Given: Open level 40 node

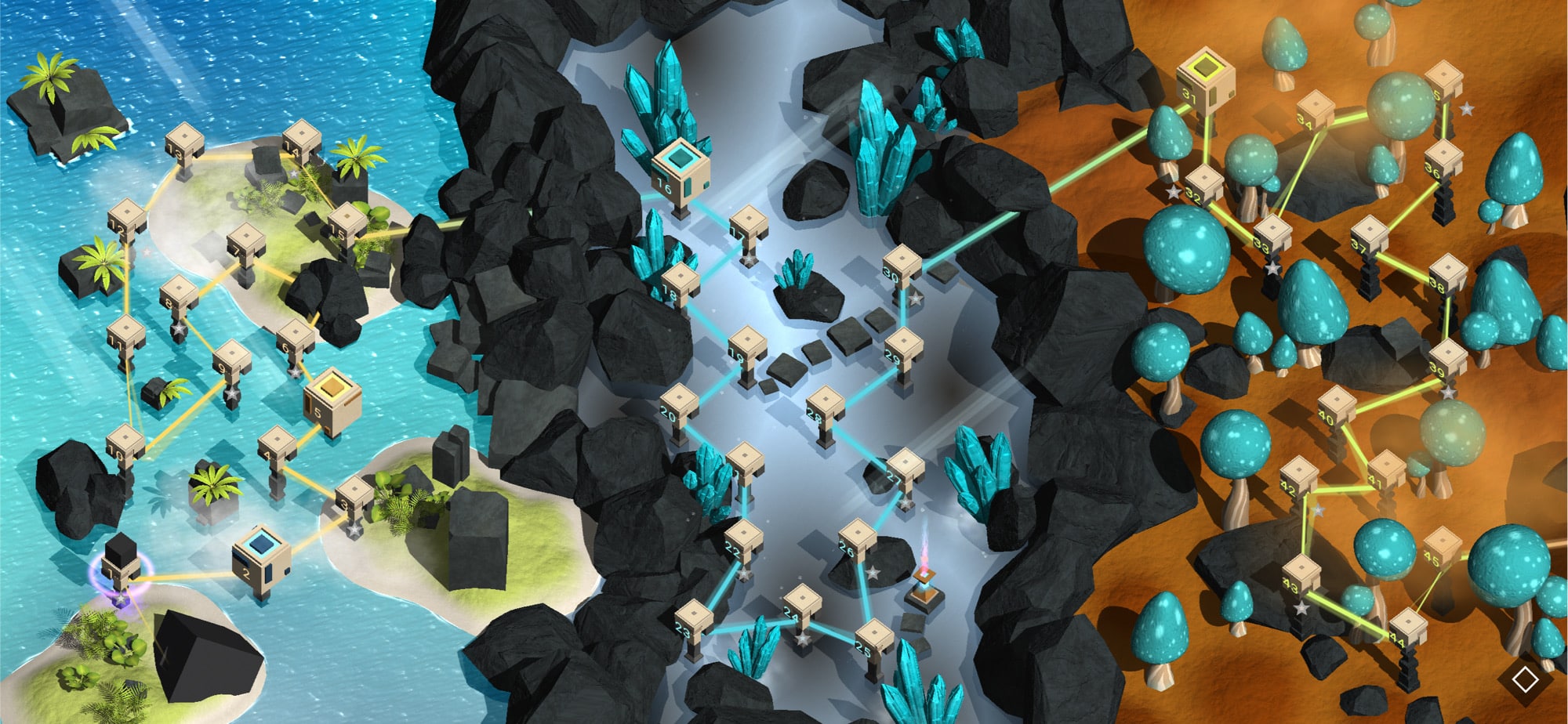Looking at the screenshot, I should pyautogui.click(x=1337, y=407).
